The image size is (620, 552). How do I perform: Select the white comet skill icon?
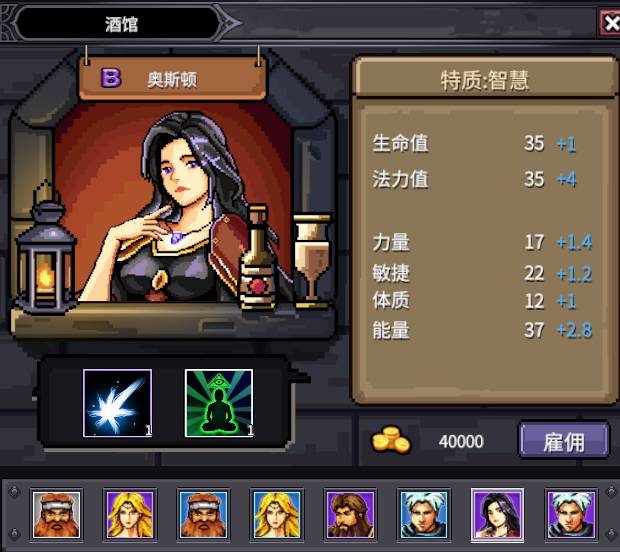point(117,403)
